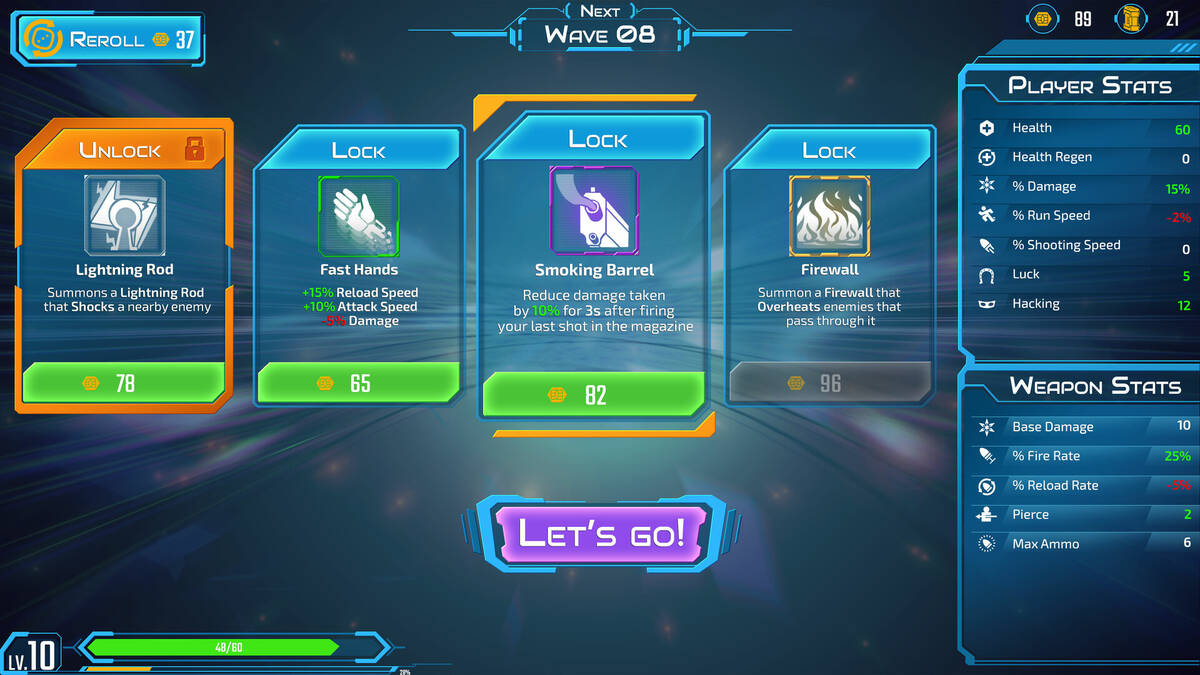The image size is (1200, 675).
Task: Click the greyed-out 96 coin Firewall price
Action: [x=829, y=382]
